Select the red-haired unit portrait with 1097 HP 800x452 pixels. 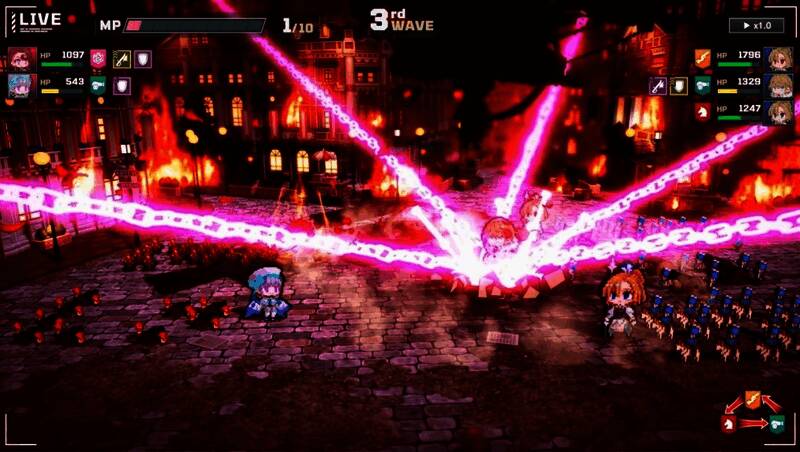coord(21,59)
